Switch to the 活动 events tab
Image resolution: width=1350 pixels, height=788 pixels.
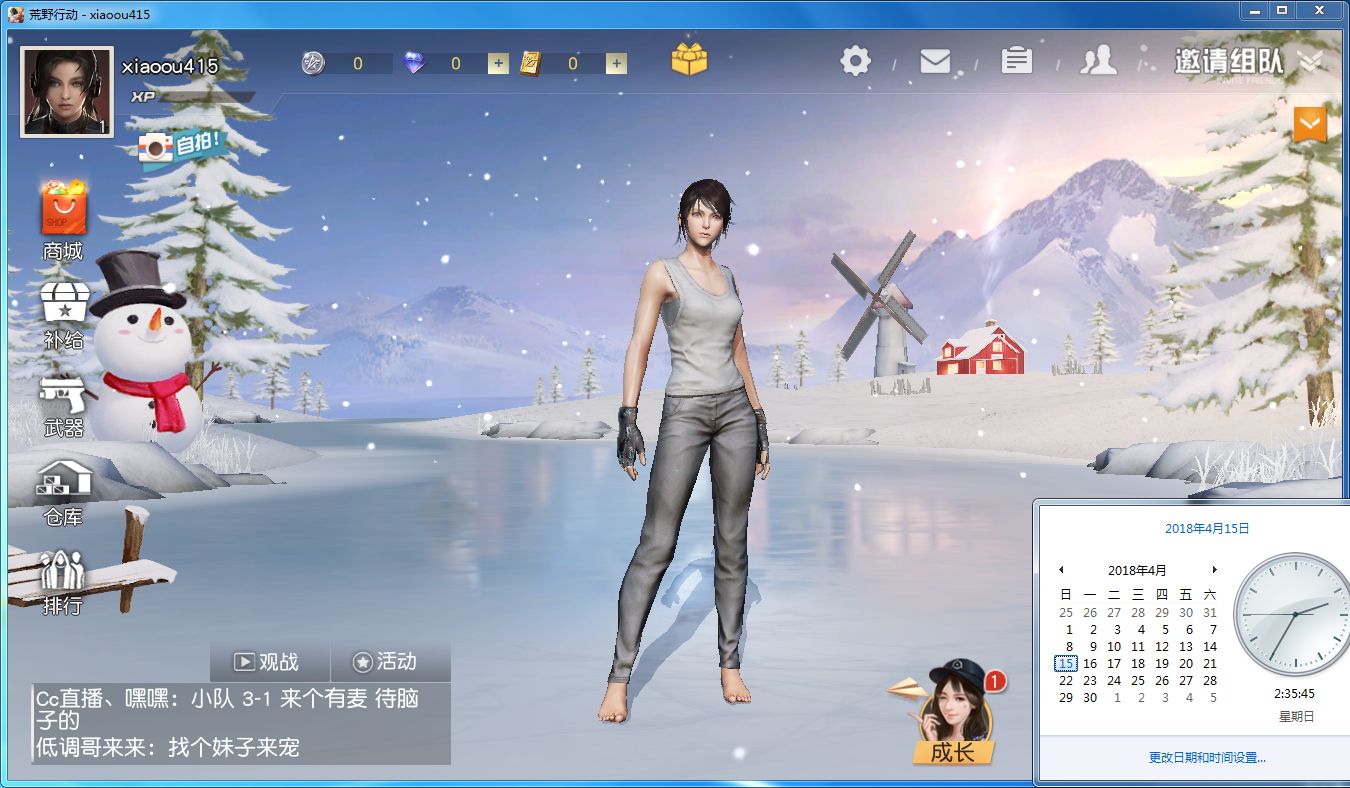click(385, 662)
